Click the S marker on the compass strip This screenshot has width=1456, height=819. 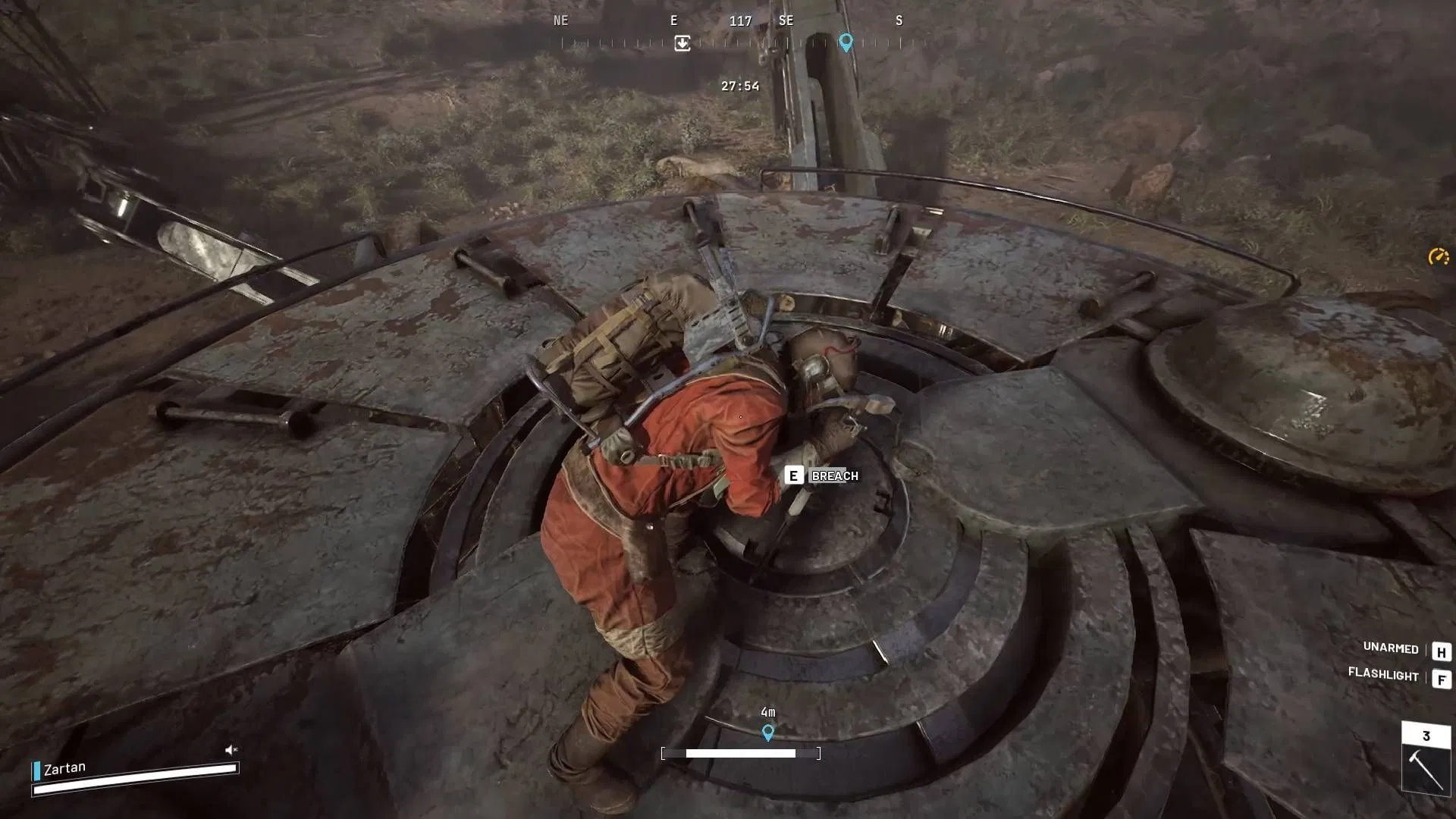point(898,20)
